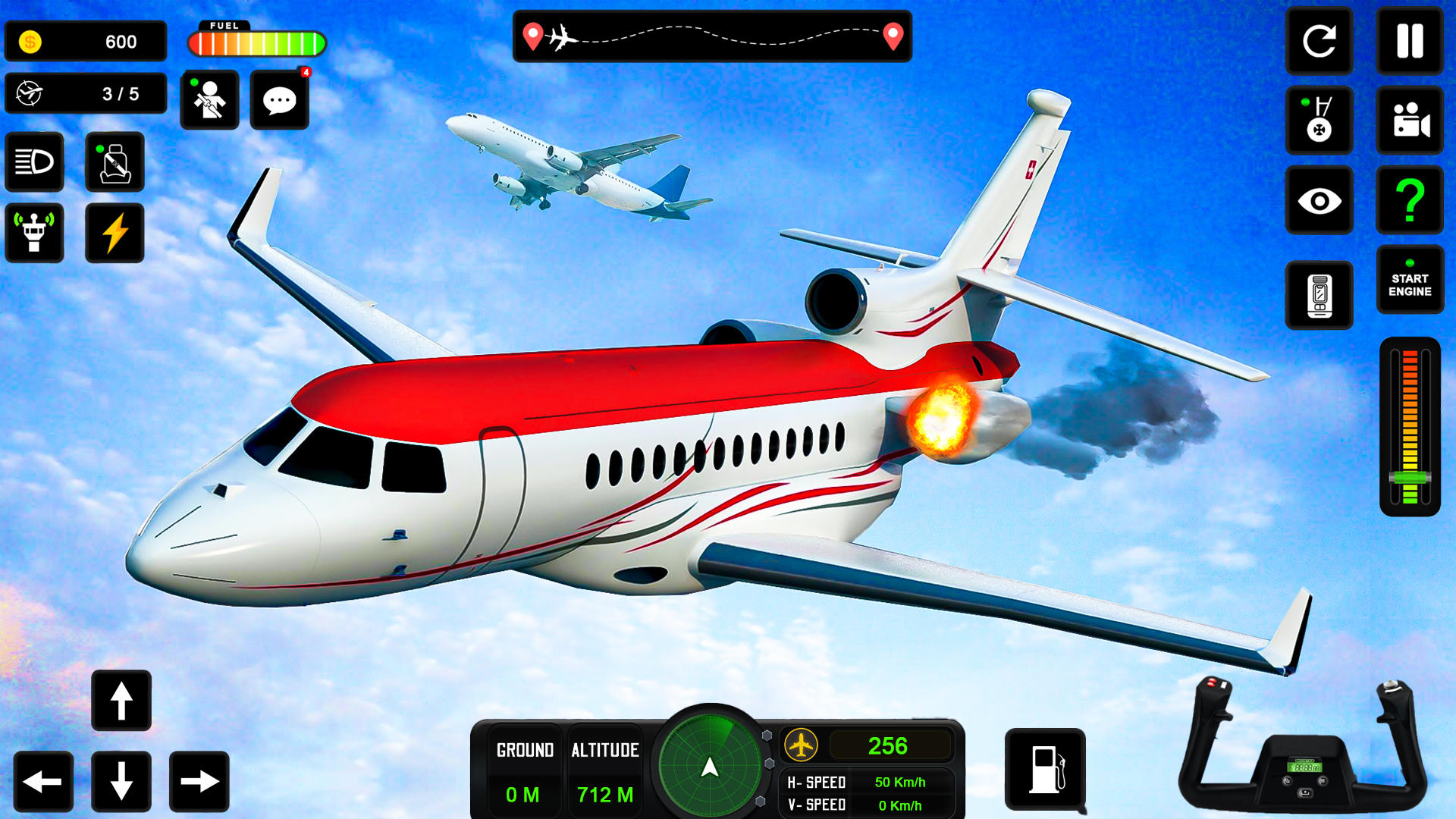Click the coin balance showing 600

(x=86, y=40)
